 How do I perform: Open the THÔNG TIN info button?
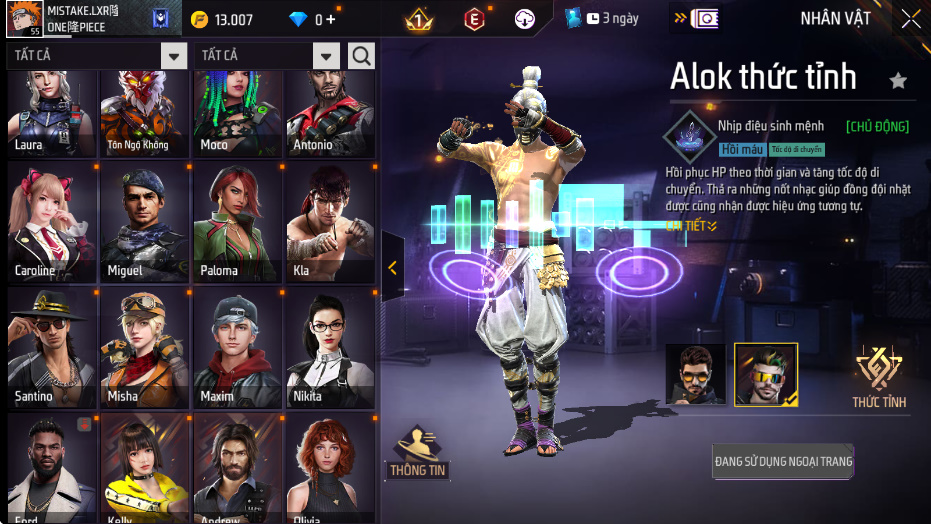coord(417,452)
